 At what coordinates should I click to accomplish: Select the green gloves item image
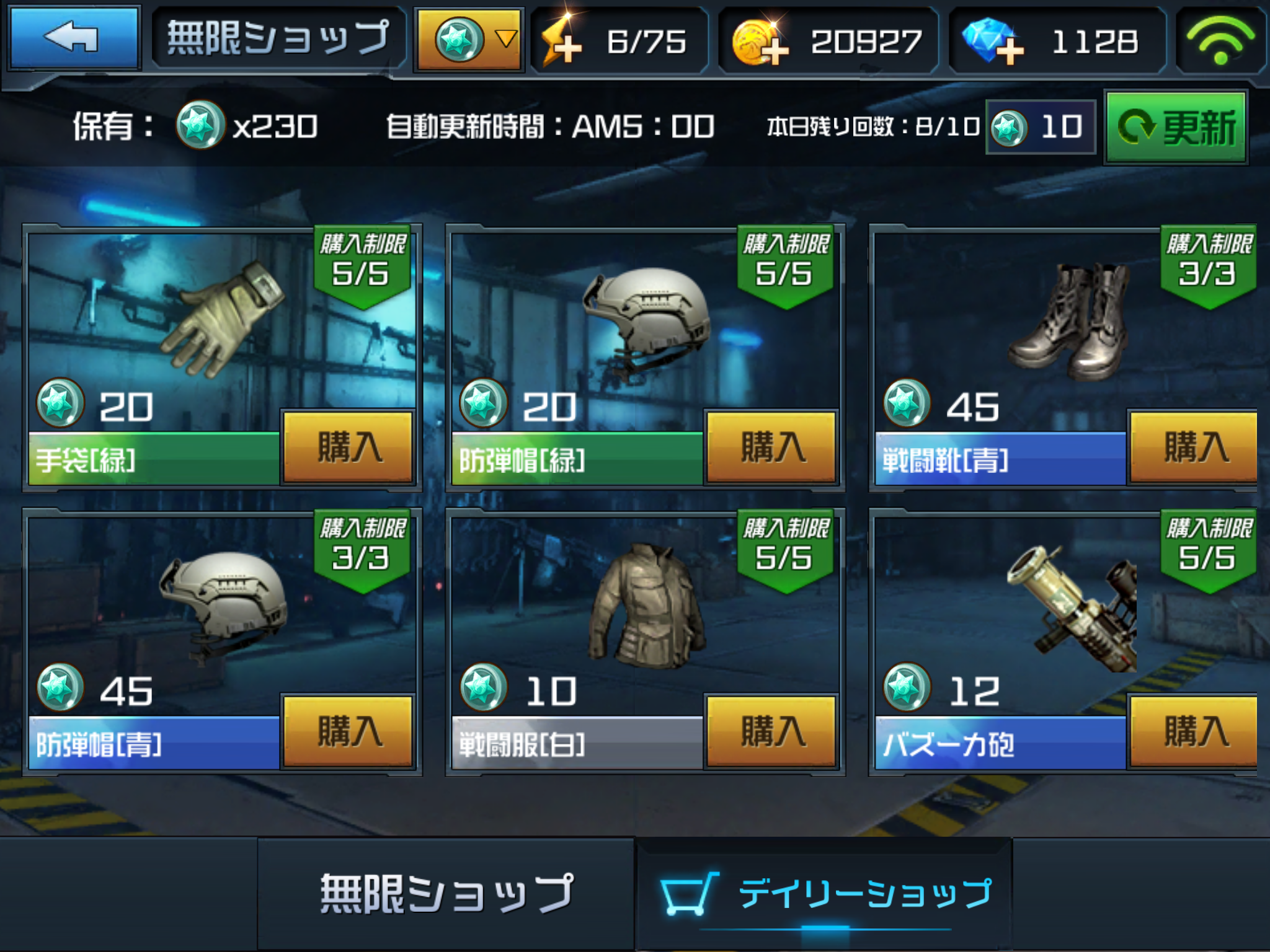[223, 319]
